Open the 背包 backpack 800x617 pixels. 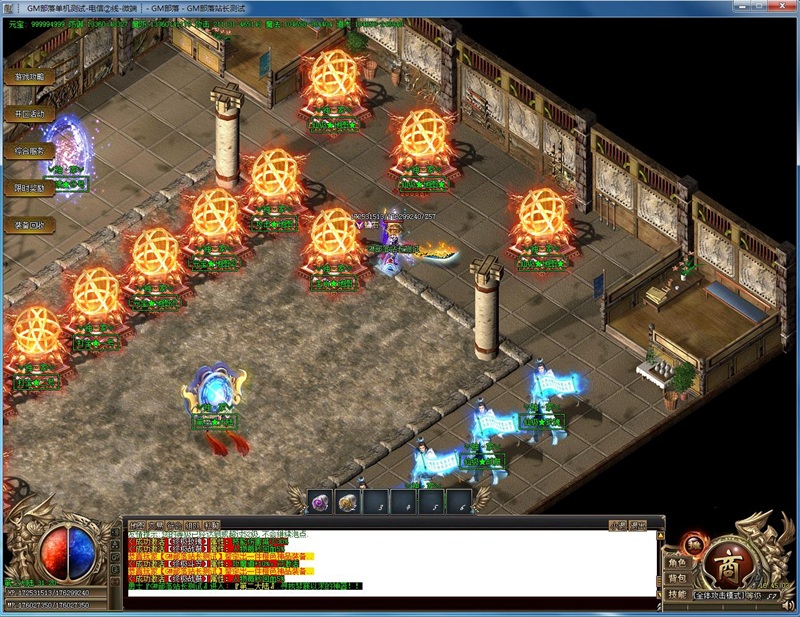tap(677, 578)
